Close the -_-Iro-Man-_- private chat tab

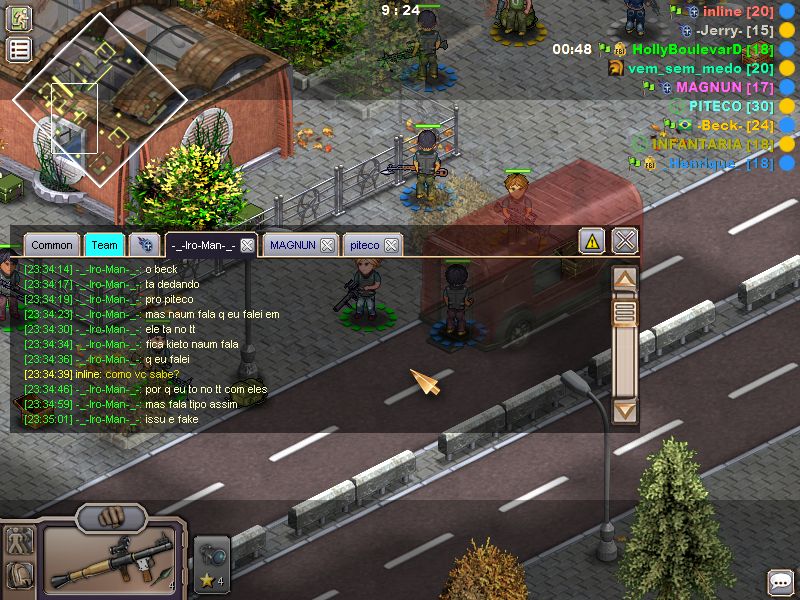247,245
